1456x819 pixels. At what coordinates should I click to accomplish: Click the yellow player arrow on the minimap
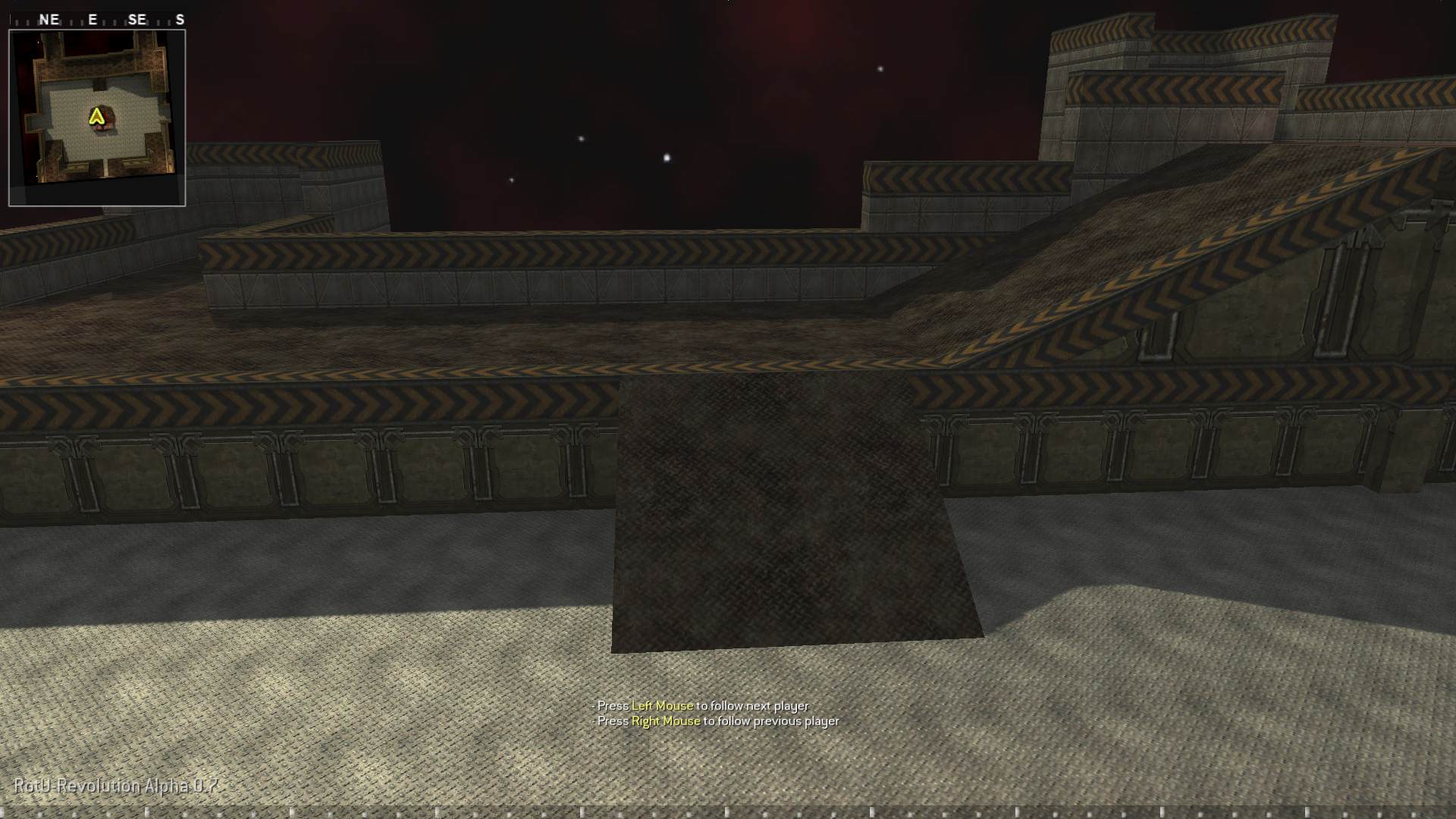click(x=96, y=115)
